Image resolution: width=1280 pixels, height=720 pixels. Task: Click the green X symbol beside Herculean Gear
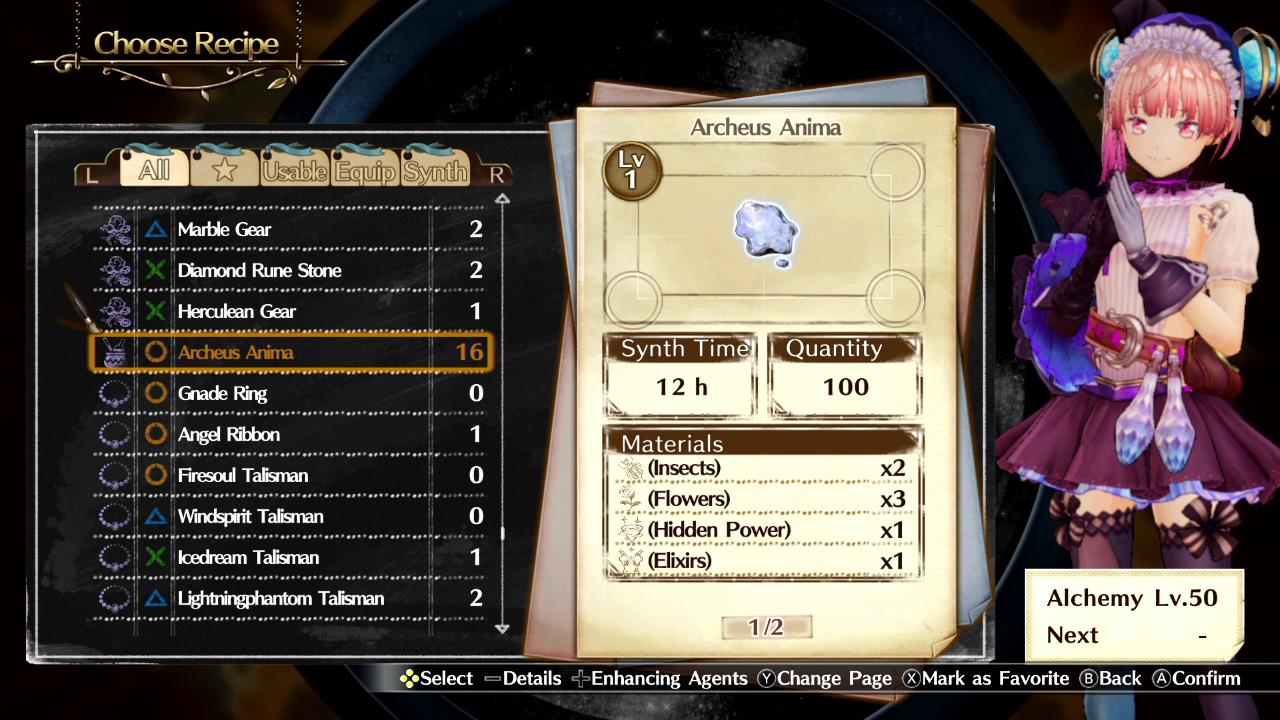[x=157, y=311]
